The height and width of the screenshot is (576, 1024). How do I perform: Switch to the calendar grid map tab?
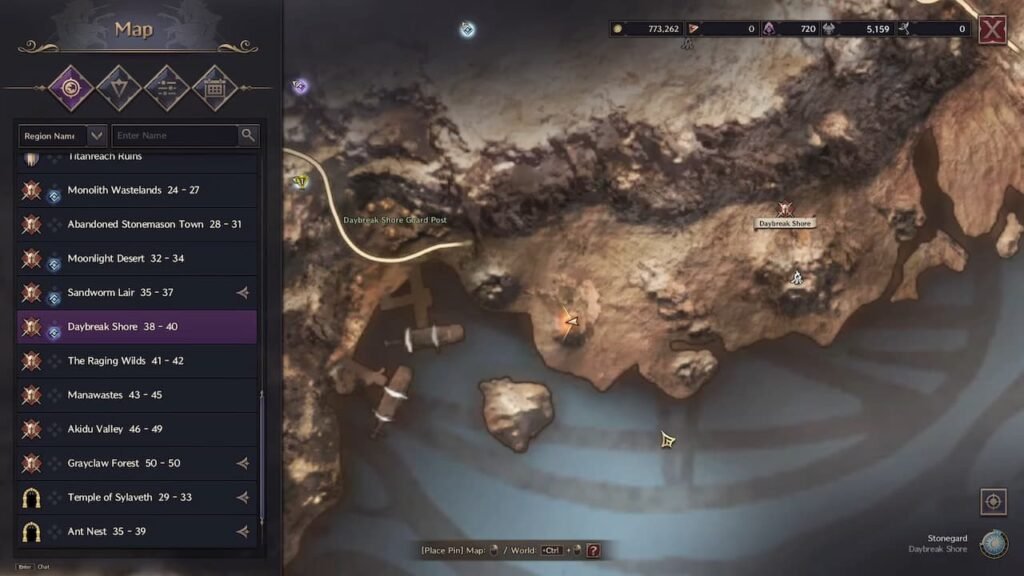coord(213,88)
